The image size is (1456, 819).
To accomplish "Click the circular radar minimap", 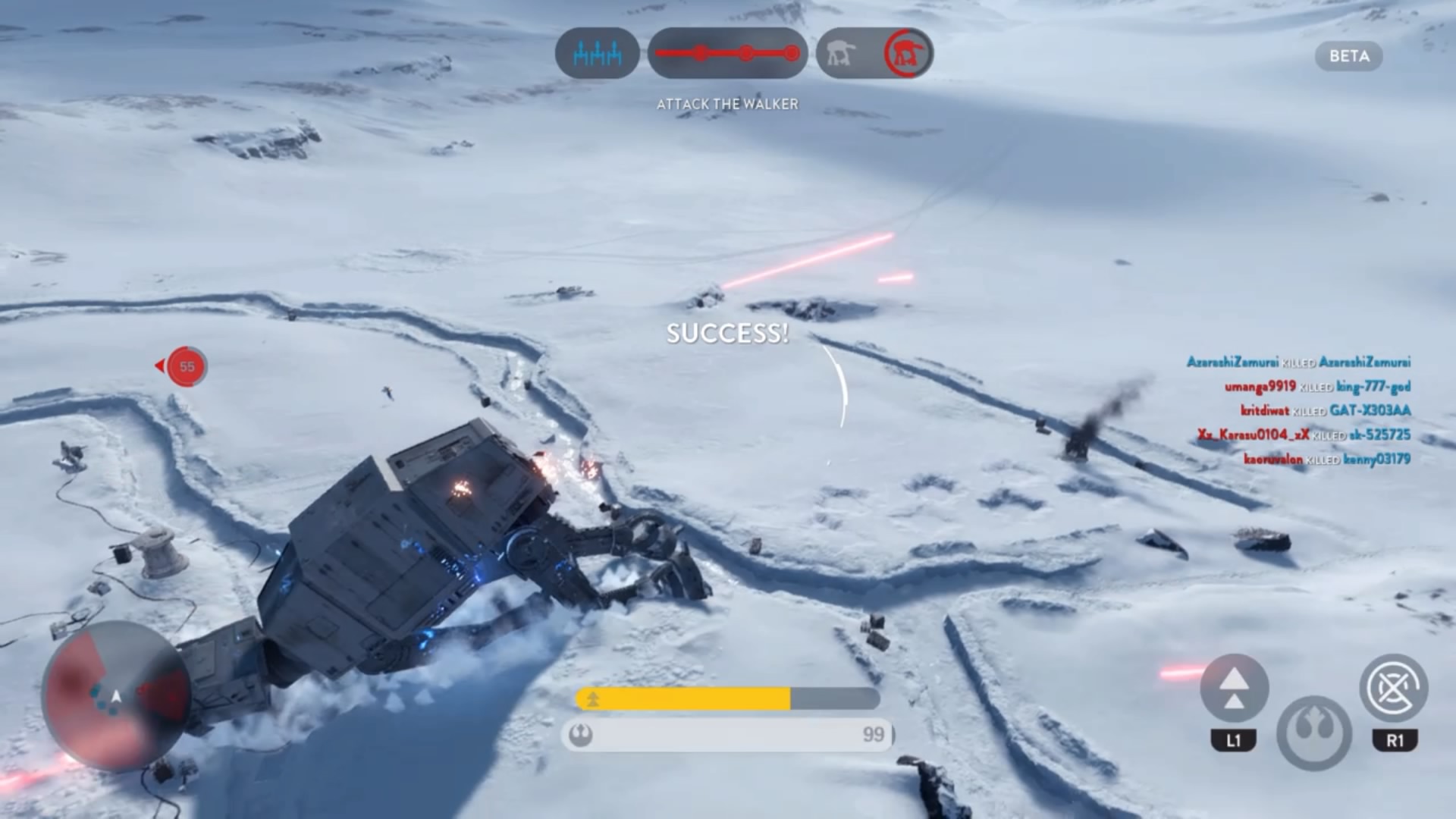I will coord(115,694).
